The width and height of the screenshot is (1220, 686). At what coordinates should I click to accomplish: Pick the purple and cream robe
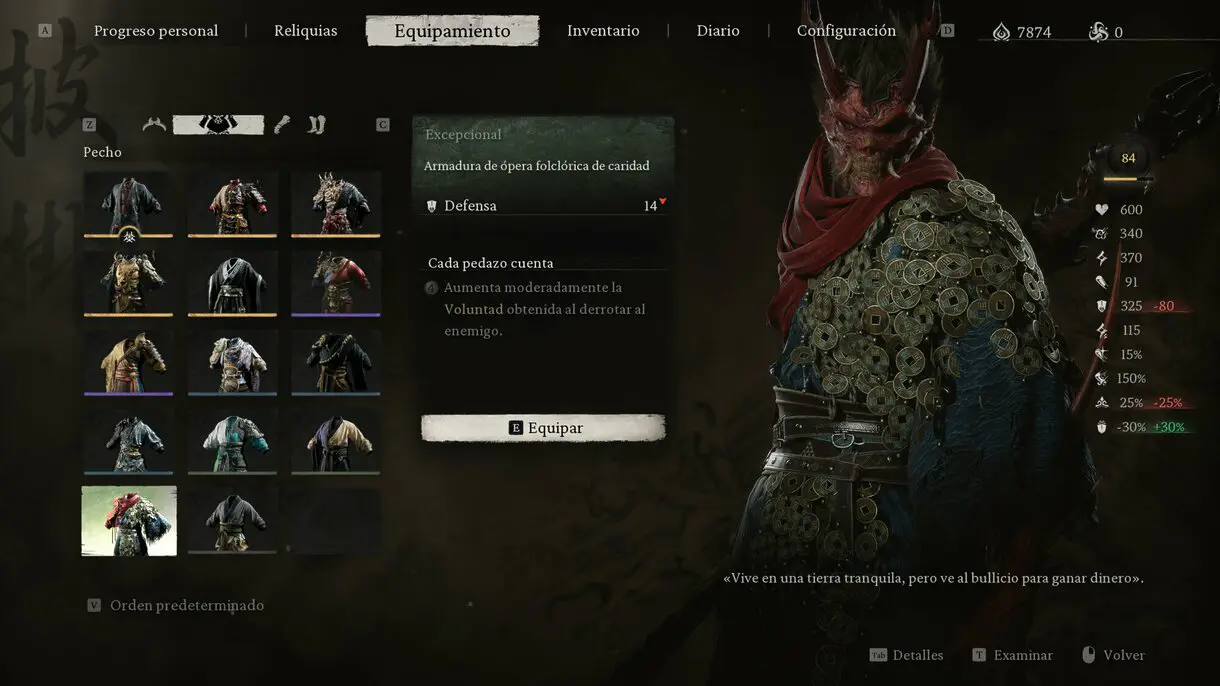tap(336, 440)
